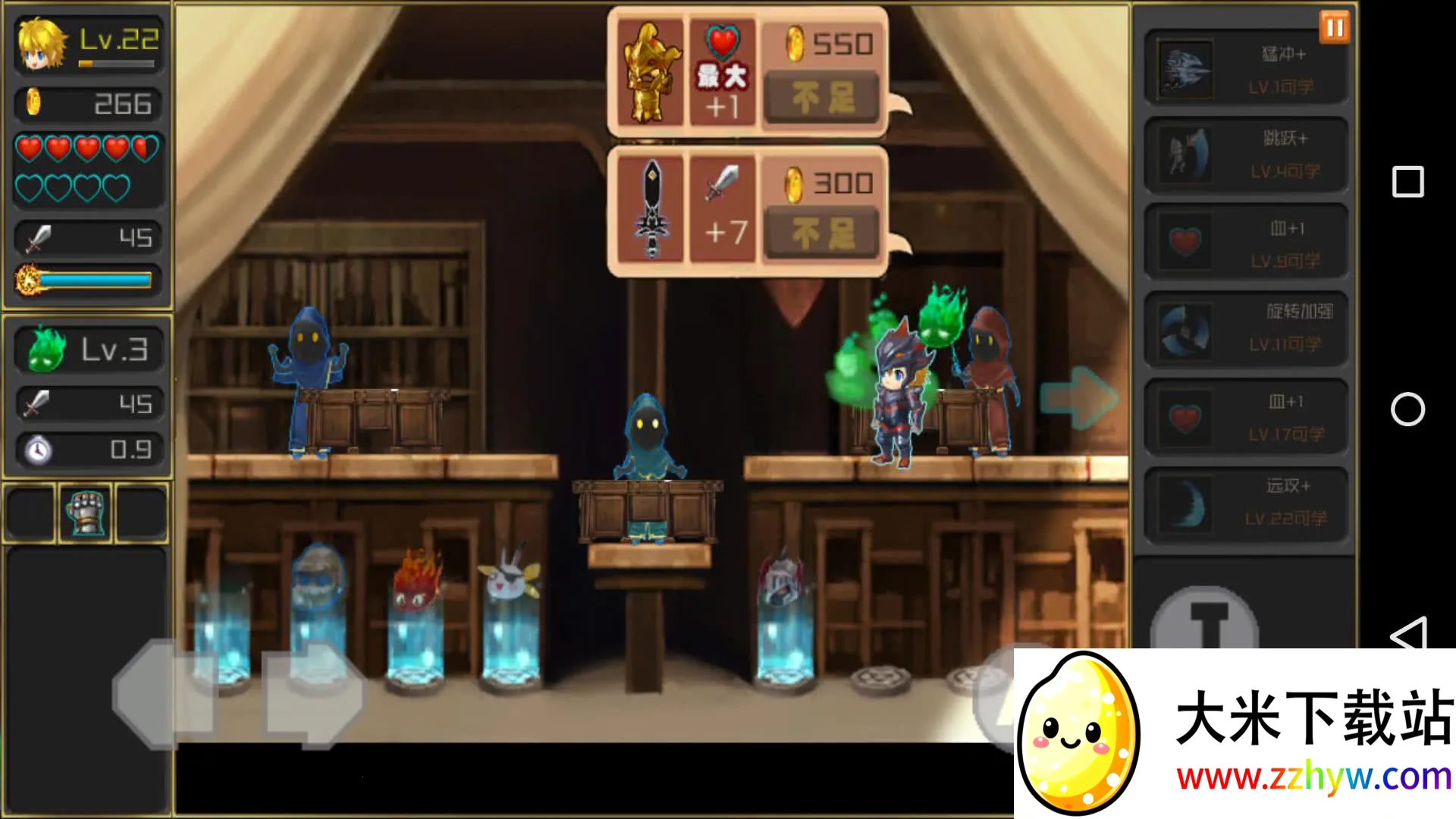
Task: Buy the black sword for 300 coins
Action: tap(822, 234)
